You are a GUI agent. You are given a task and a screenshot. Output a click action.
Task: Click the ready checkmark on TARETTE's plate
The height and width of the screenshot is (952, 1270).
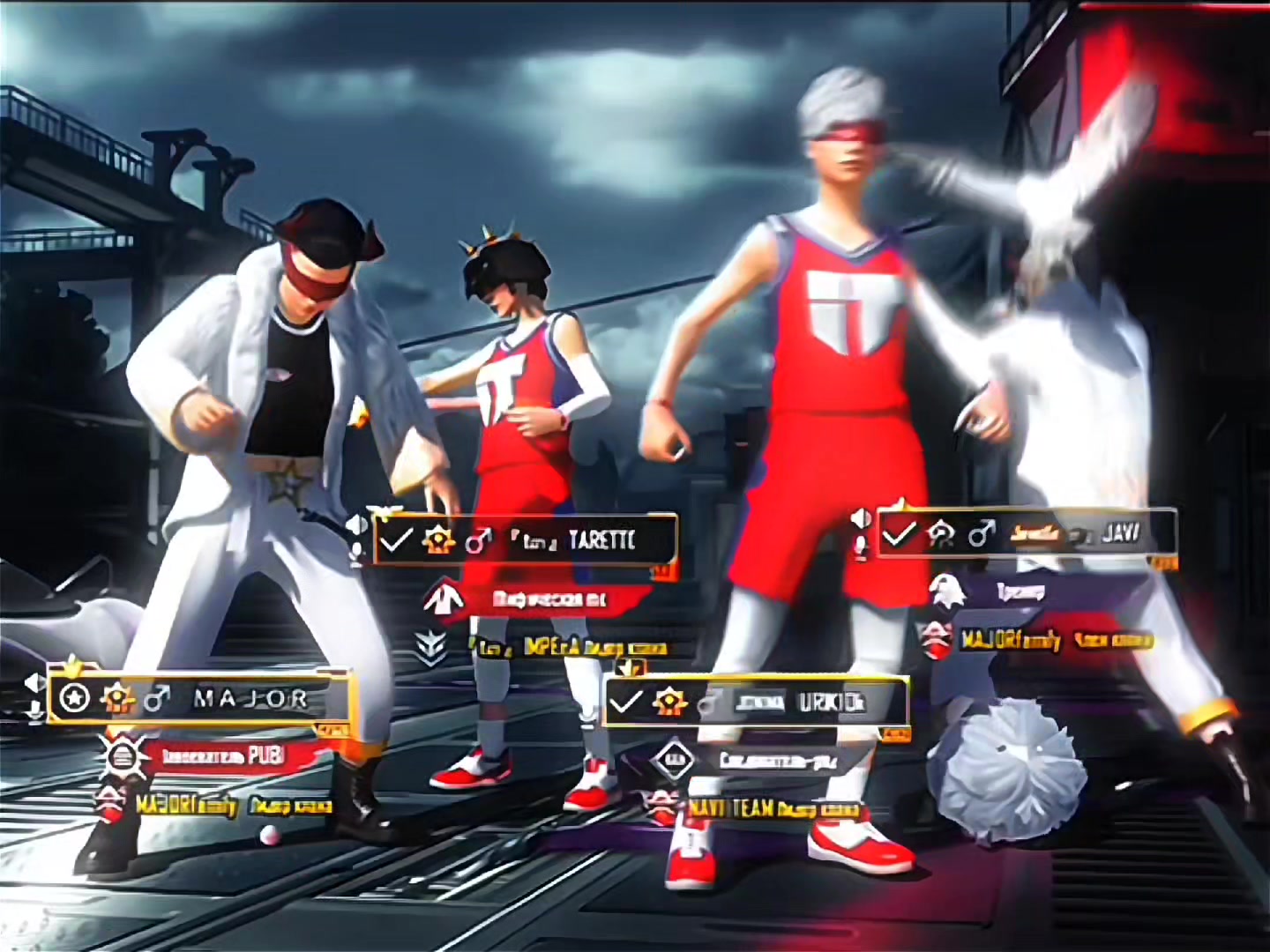click(395, 540)
